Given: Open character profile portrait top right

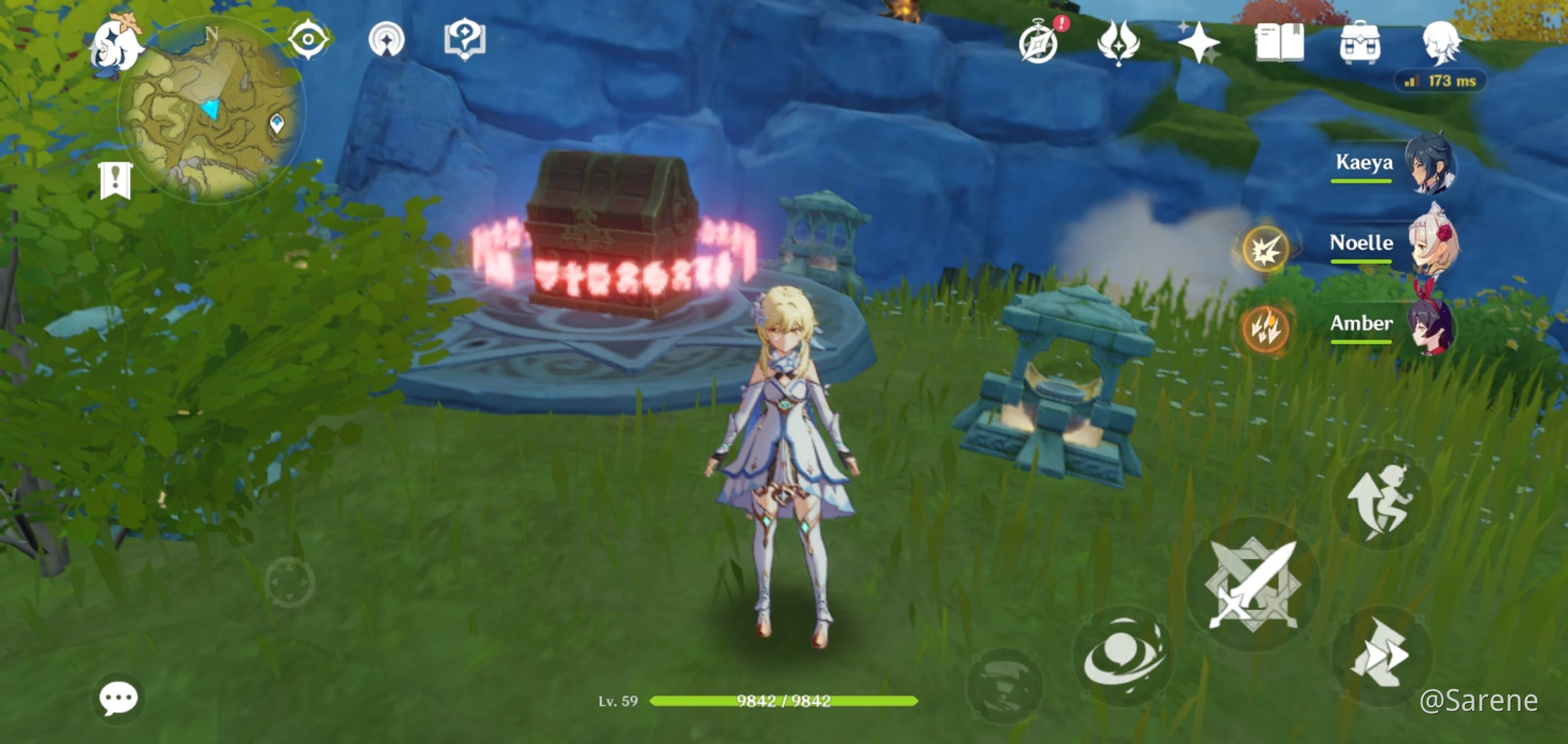Looking at the screenshot, I should coord(1440,44).
